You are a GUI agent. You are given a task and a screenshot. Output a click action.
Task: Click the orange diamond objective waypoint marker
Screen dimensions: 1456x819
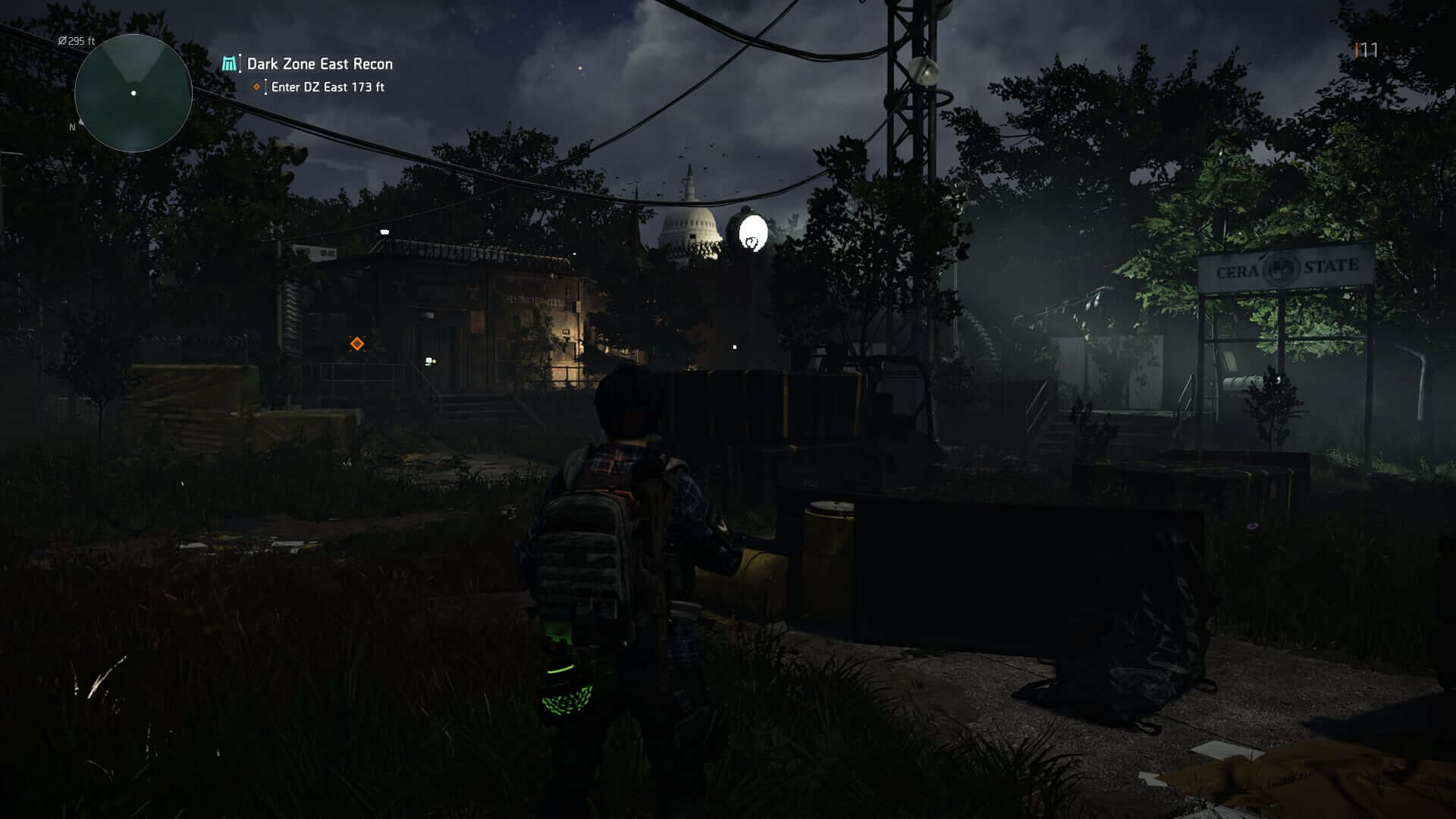click(x=357, y=344)
